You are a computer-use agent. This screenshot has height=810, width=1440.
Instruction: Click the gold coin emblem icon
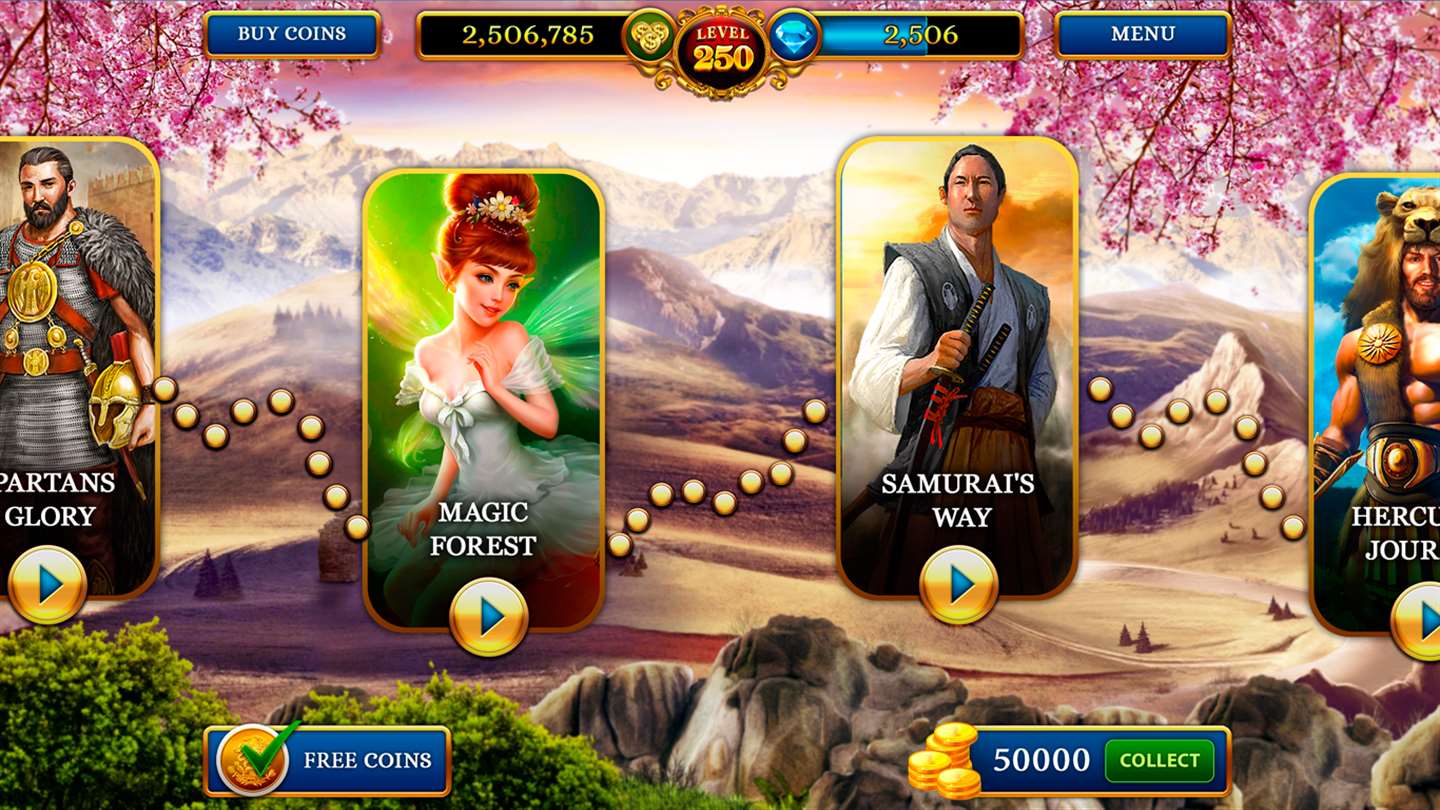(648, 37)
